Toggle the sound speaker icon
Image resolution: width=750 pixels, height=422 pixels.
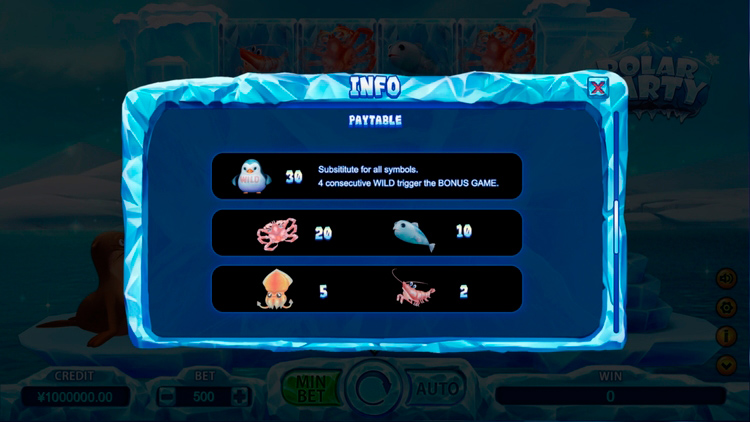pos(727,278)
